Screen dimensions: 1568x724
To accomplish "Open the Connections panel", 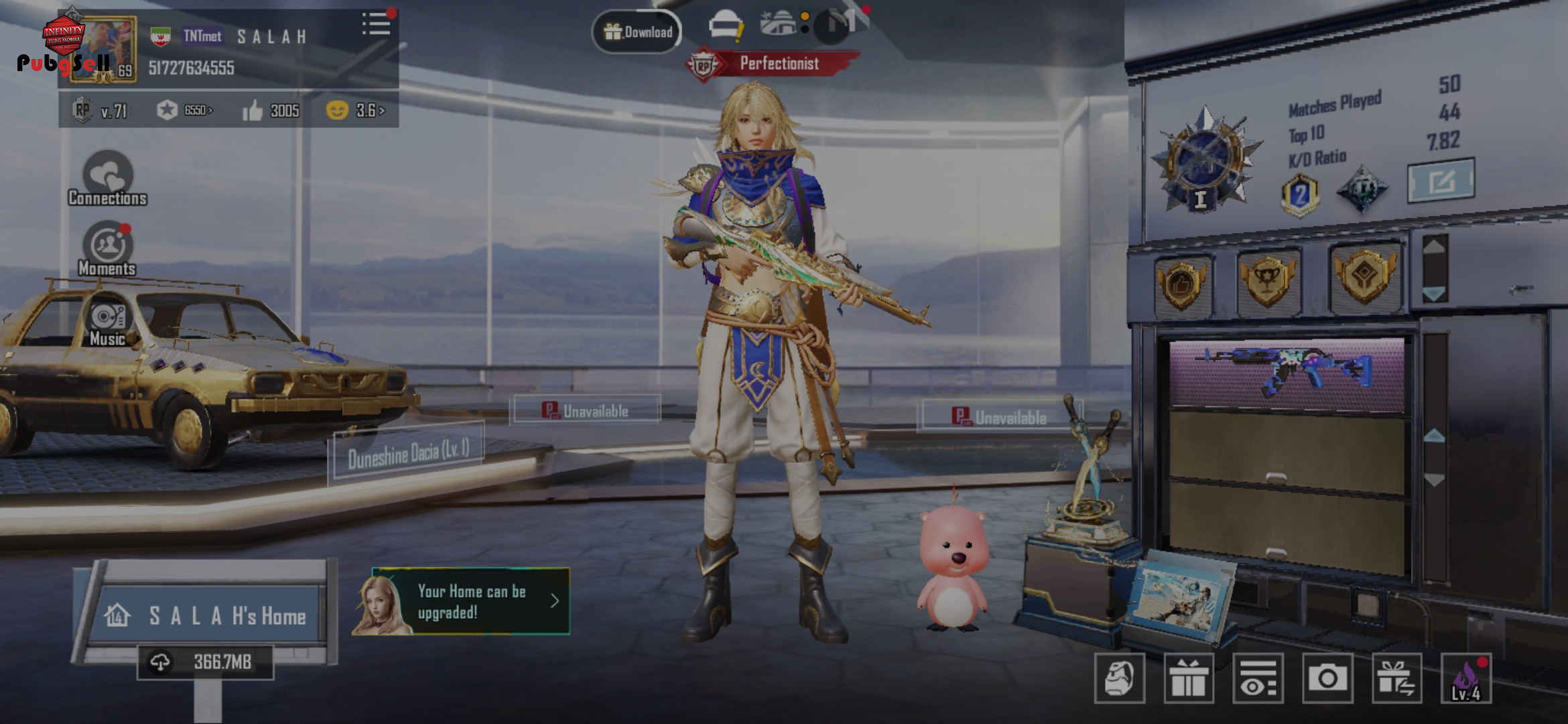I will 107,178.
